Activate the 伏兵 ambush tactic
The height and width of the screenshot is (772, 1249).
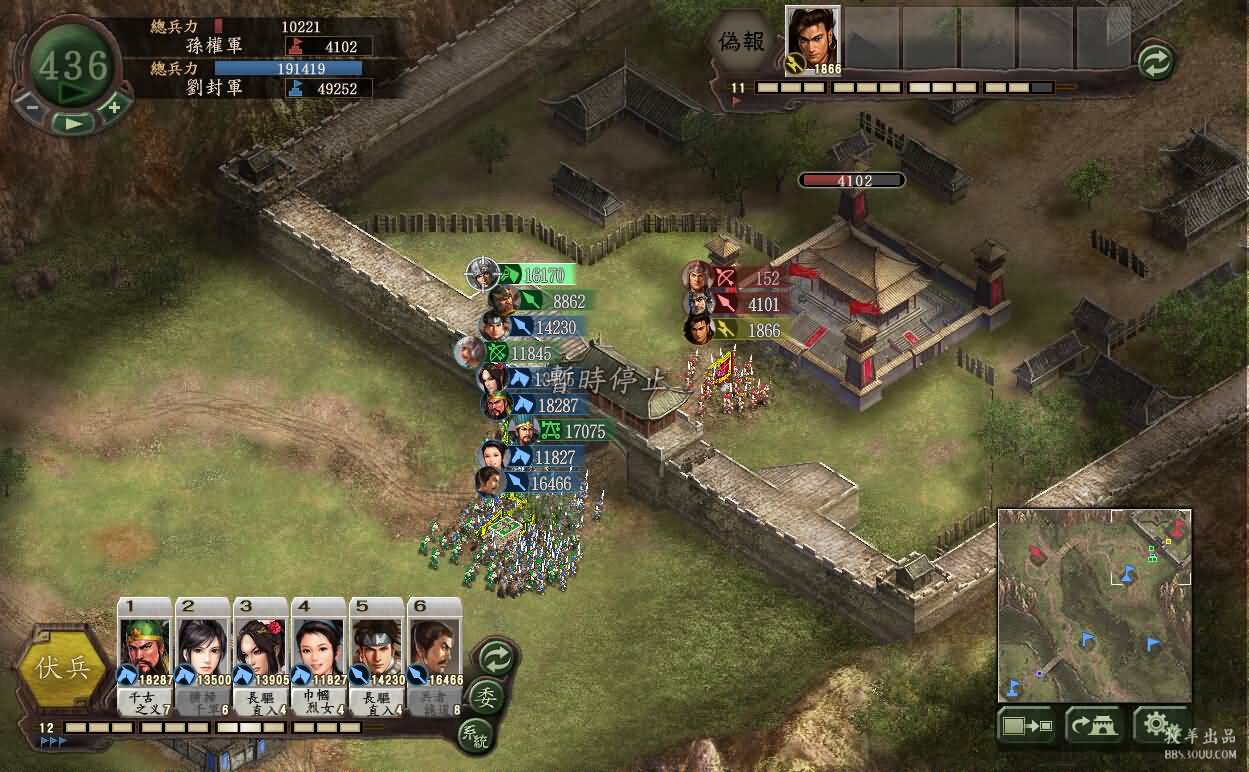pos(63,668)
